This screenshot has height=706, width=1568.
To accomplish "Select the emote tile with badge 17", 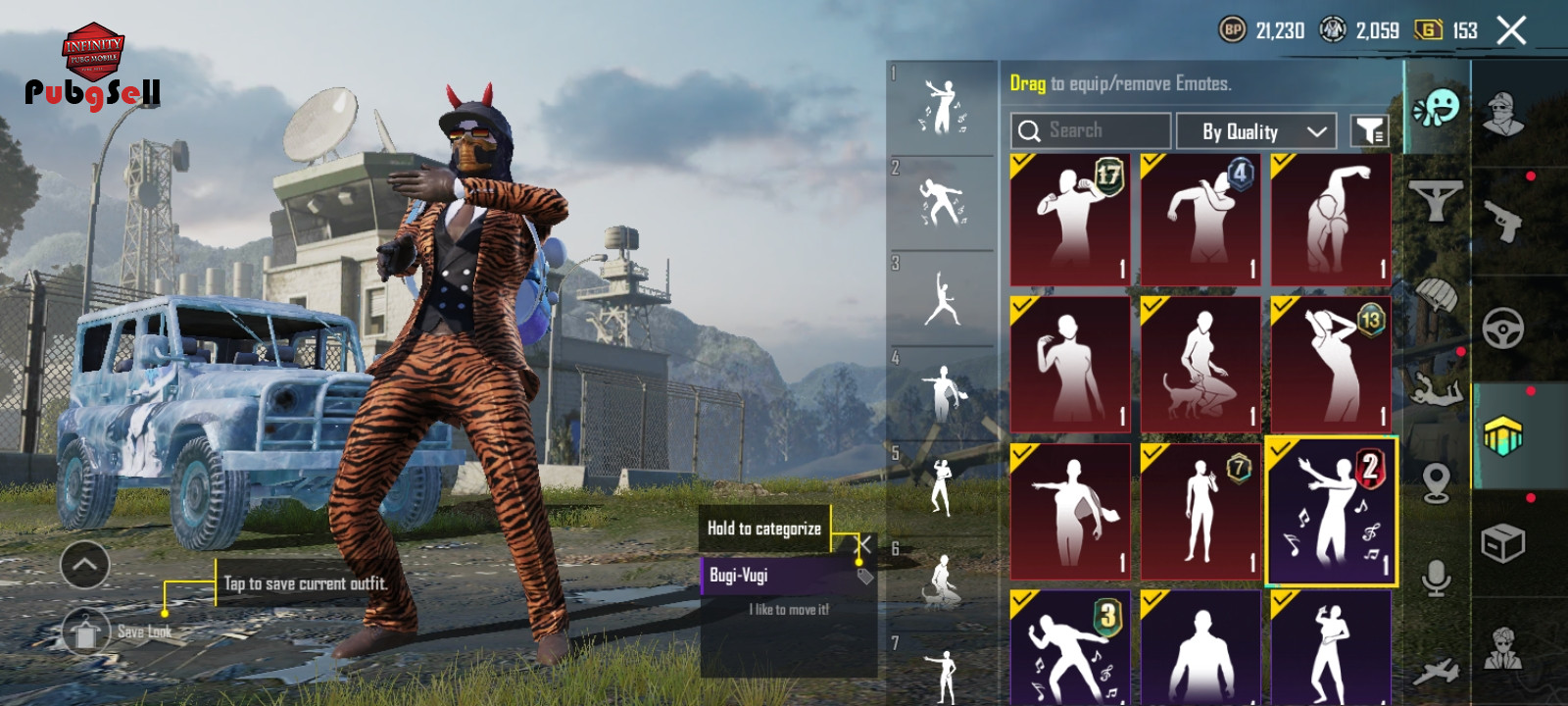I will click(1070, 220).
